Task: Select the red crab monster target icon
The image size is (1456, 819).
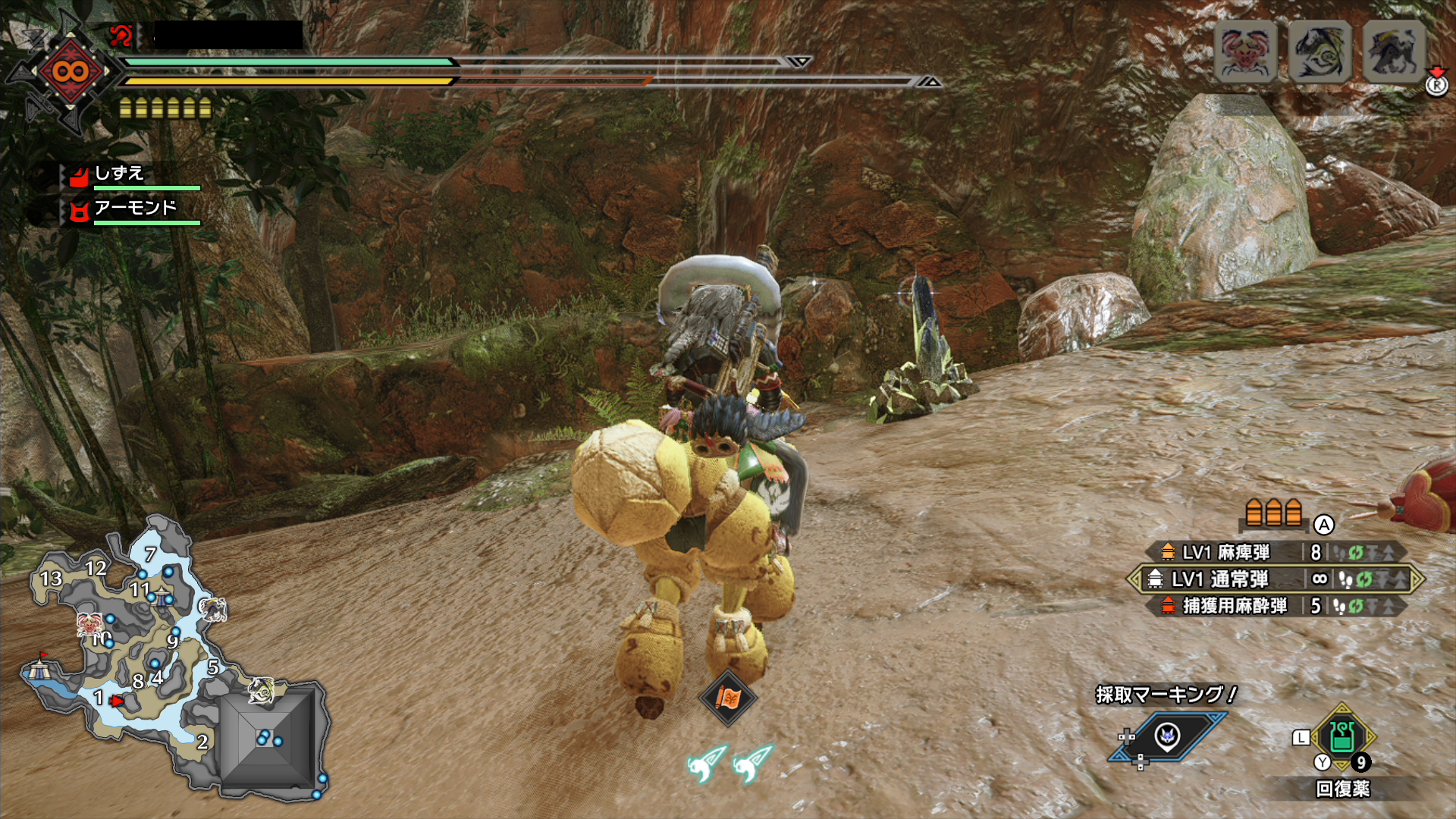Action: click(1245, 52)
